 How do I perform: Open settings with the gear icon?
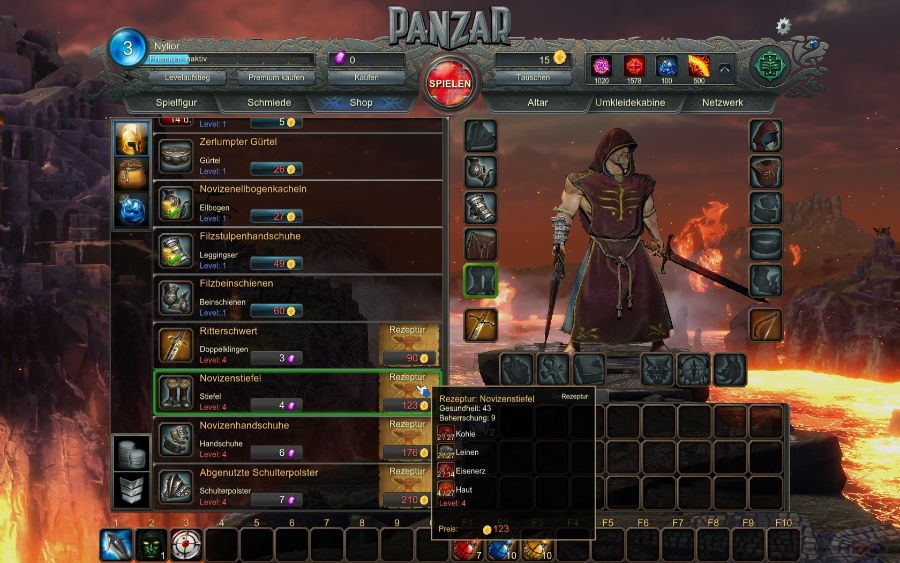tap(783, 25)
